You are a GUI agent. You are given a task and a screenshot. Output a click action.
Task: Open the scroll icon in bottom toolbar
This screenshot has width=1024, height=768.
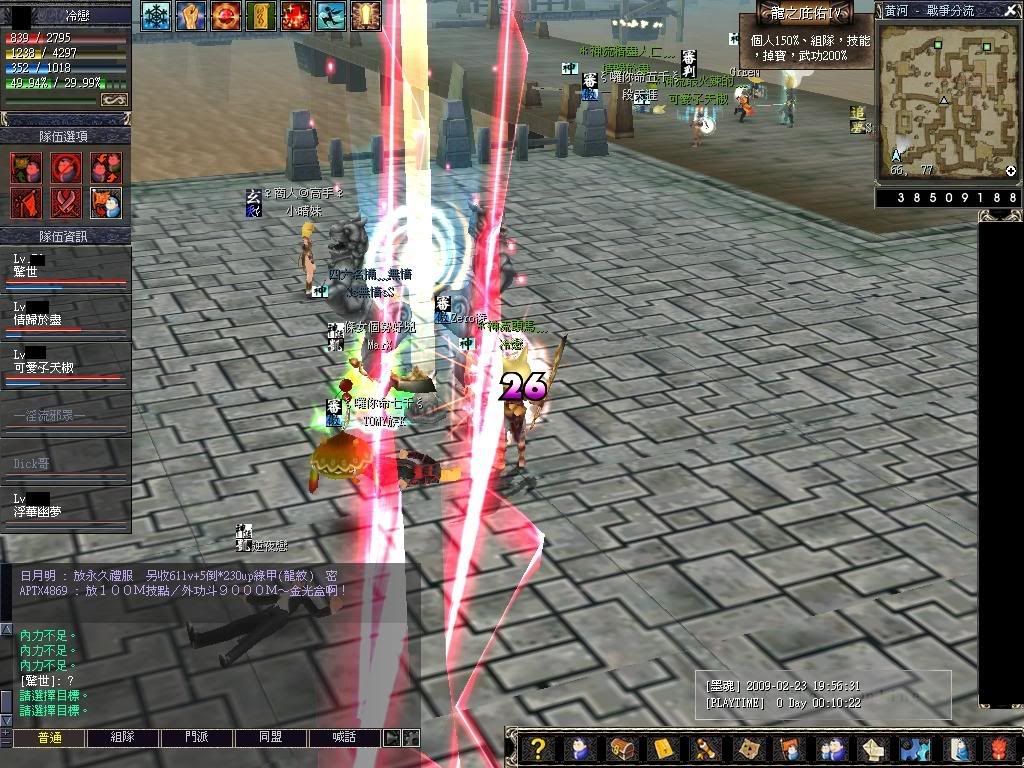[704, 748]
